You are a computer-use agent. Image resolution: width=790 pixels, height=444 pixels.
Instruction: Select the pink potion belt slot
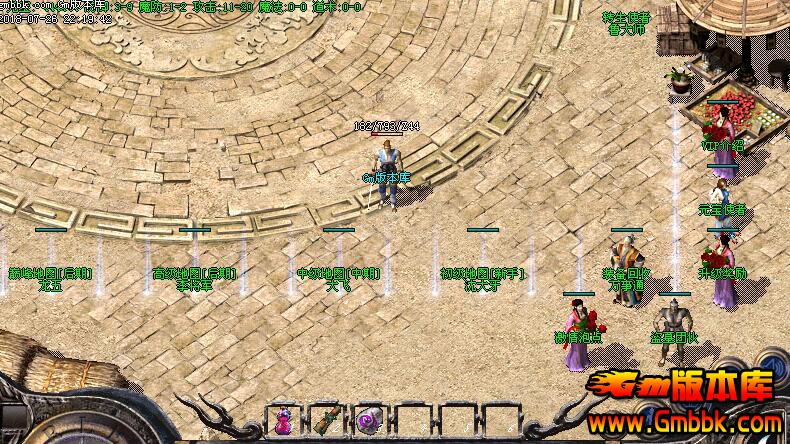pos(282,421)
